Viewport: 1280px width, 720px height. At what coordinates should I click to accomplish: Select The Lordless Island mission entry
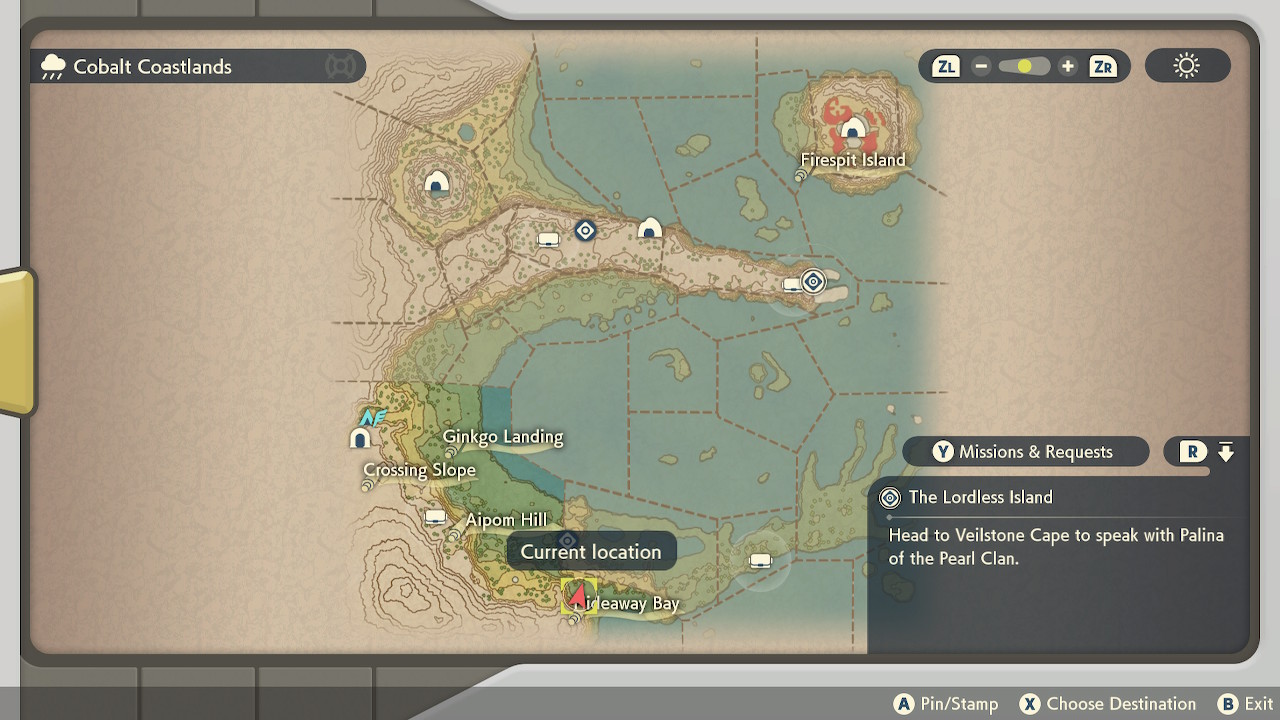click(980, 497)
